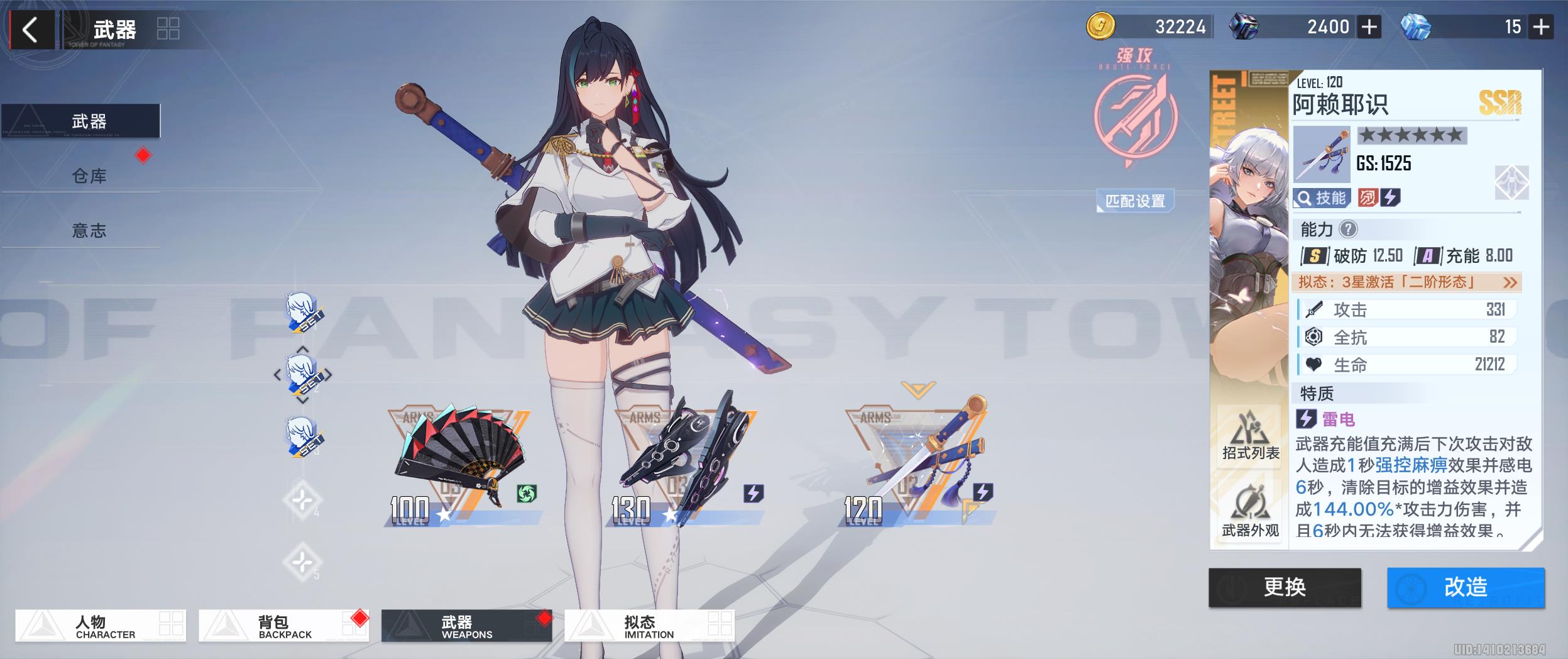
Task: Open the 背包 Backpack menu
Action: (x=283, y=626)
